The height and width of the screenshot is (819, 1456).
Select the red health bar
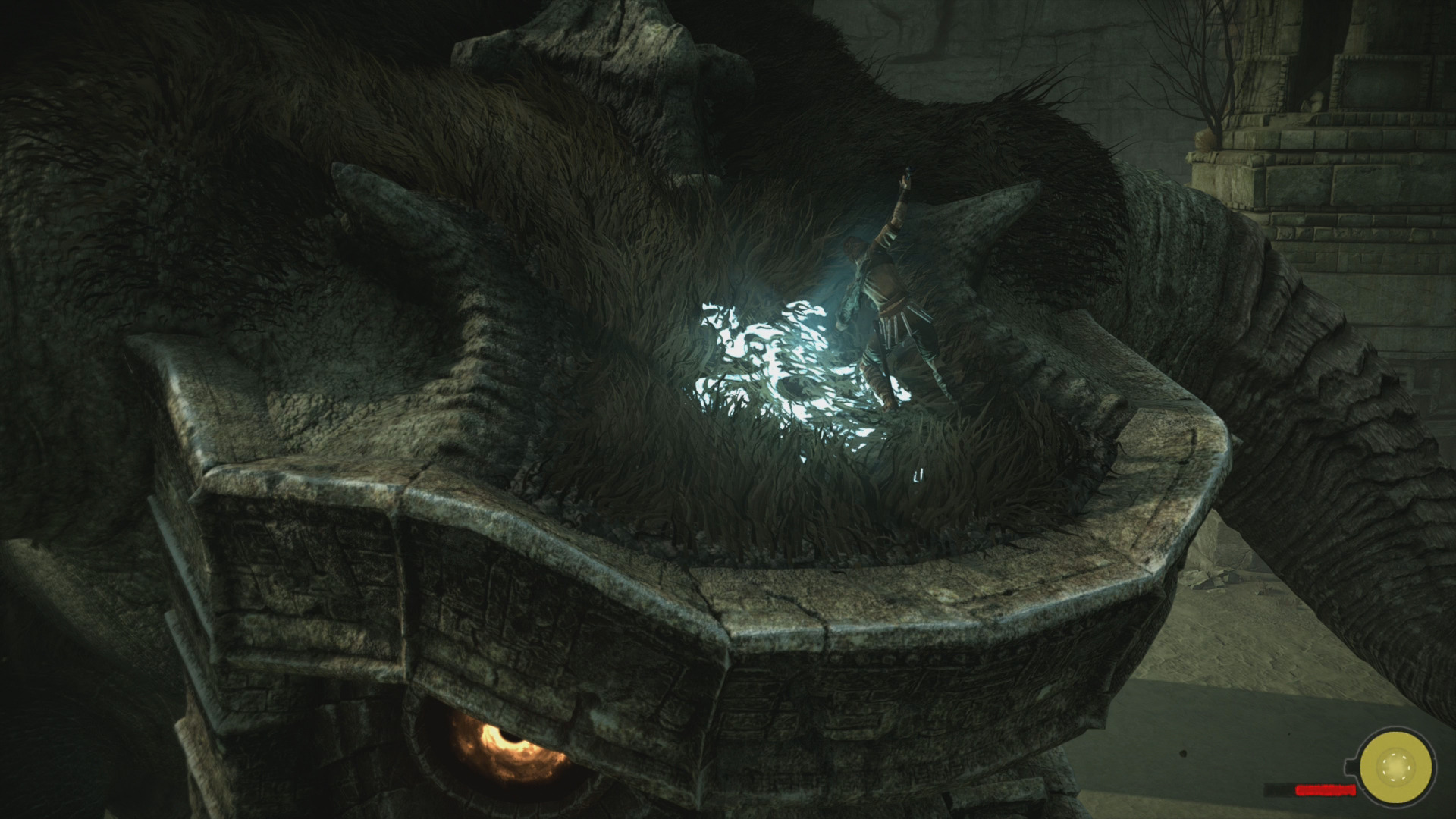(1326, 790)
